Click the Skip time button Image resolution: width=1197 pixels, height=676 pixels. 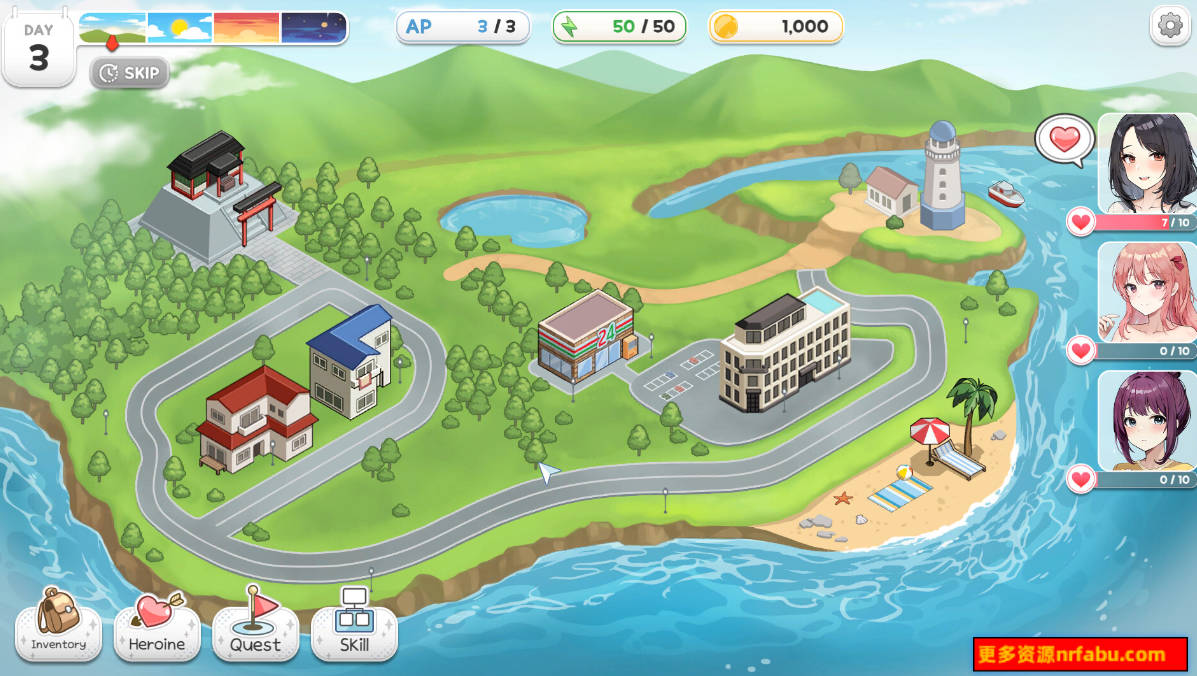click(130, 73)
